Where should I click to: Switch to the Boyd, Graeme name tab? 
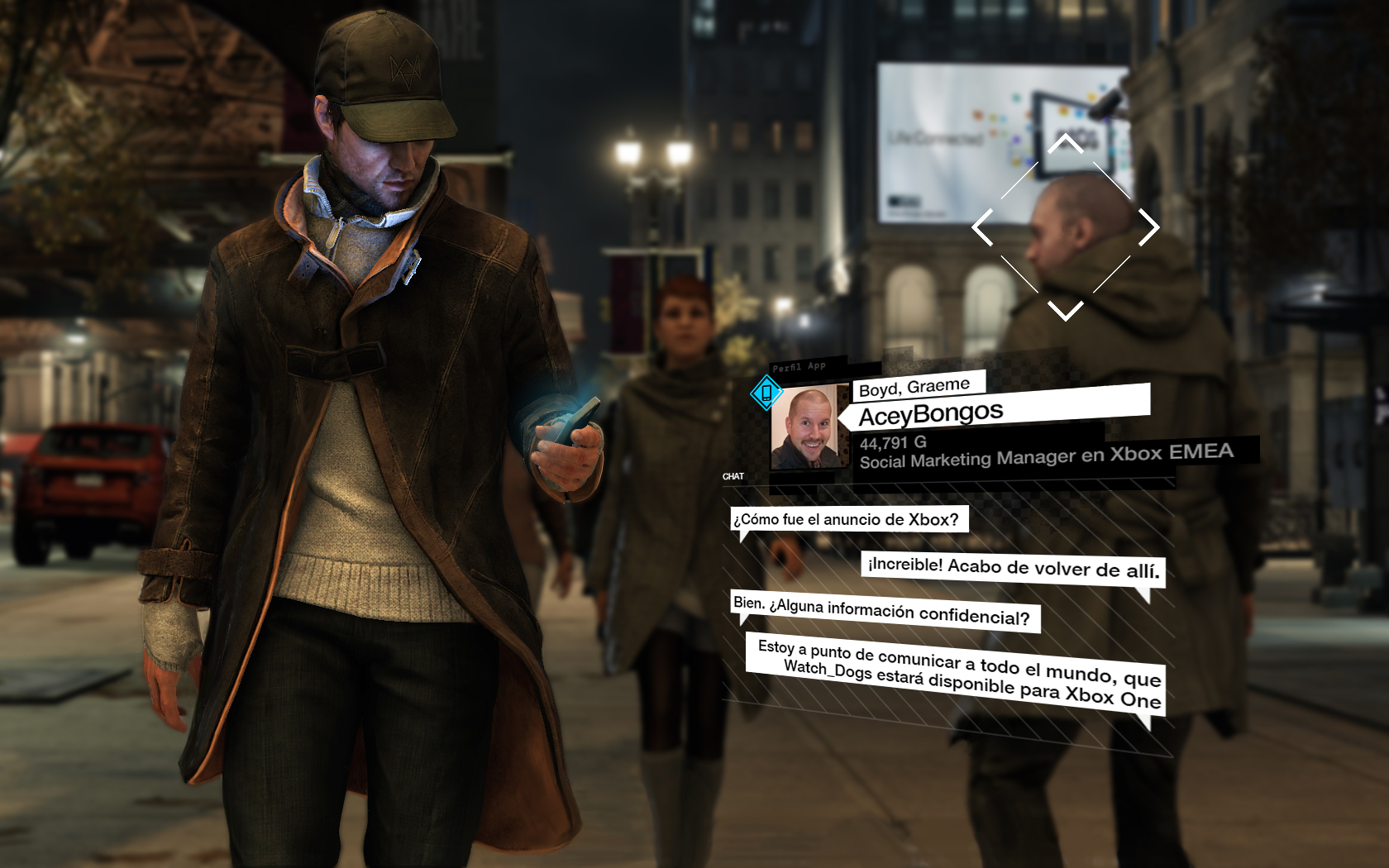coord(914,384)
